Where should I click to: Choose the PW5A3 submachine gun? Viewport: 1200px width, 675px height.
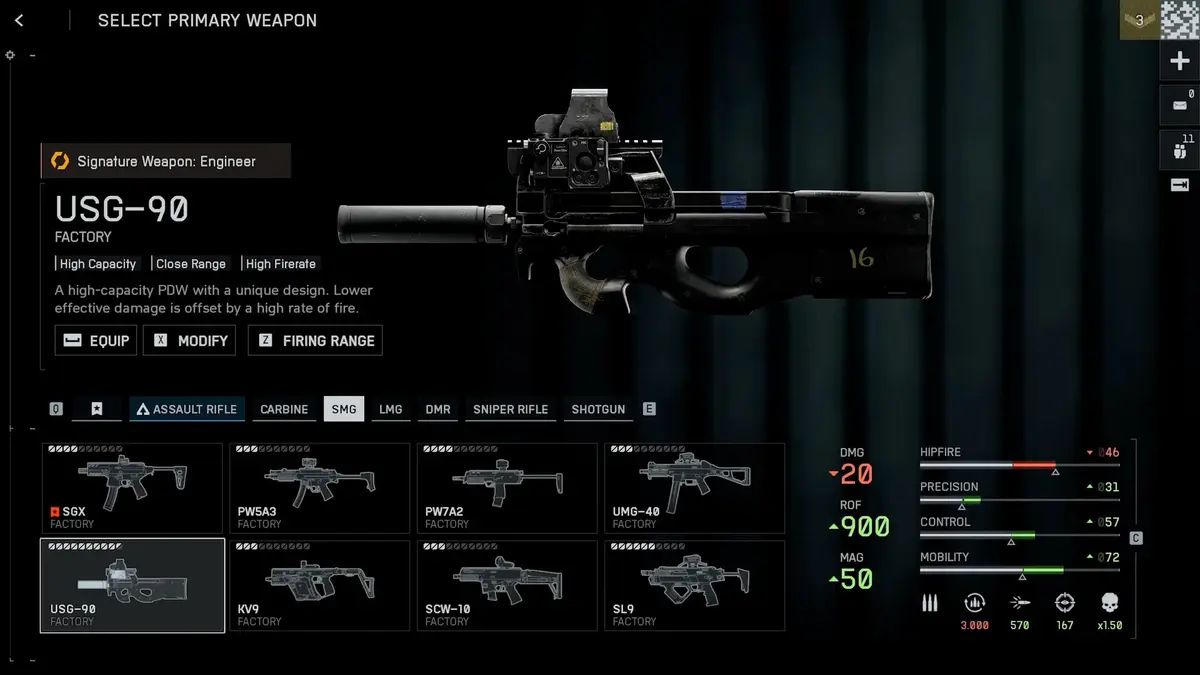pyautogui.click(x=319, y=488)
